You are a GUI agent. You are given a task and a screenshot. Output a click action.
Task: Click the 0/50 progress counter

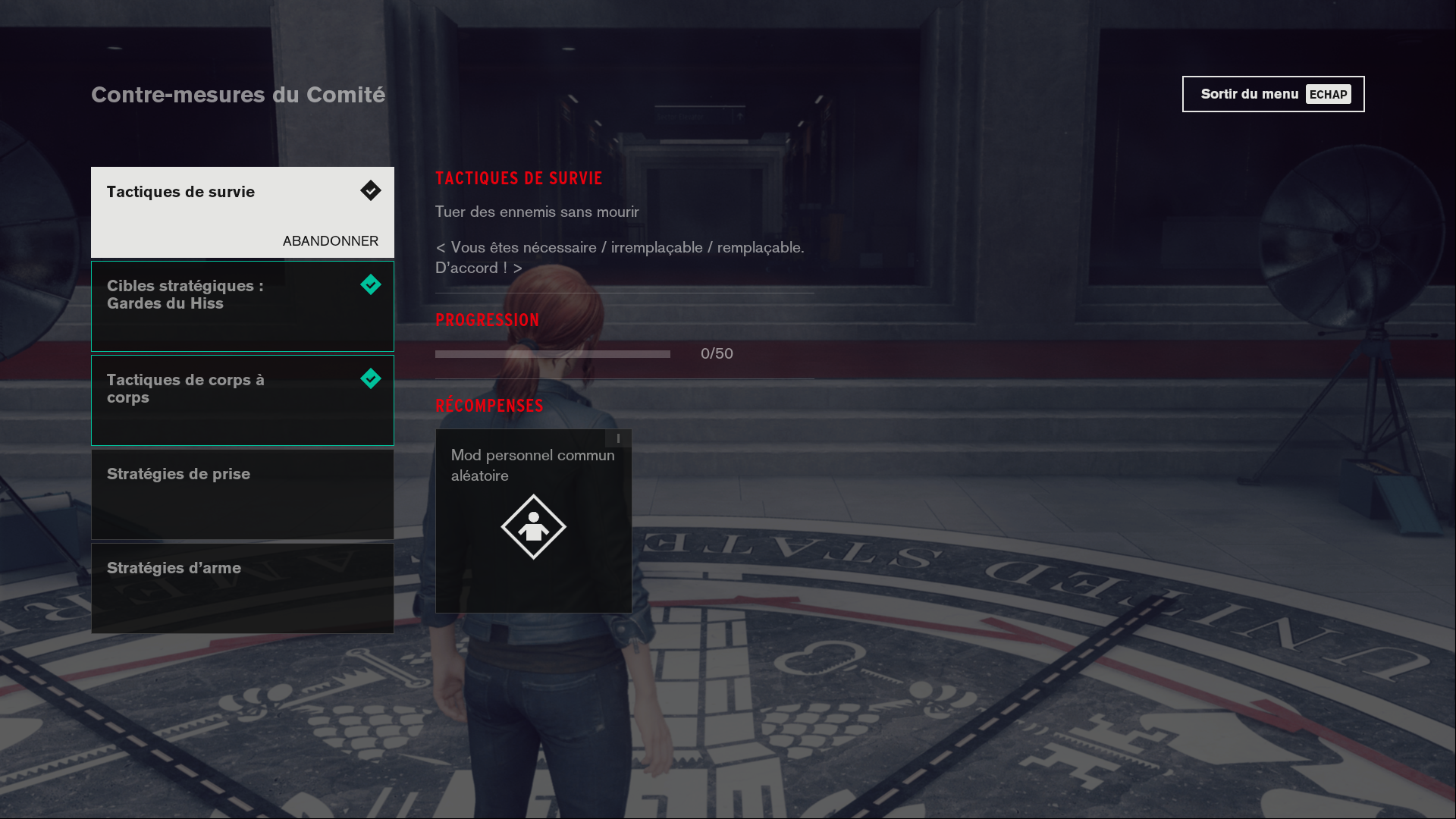(x=717, y=353)
